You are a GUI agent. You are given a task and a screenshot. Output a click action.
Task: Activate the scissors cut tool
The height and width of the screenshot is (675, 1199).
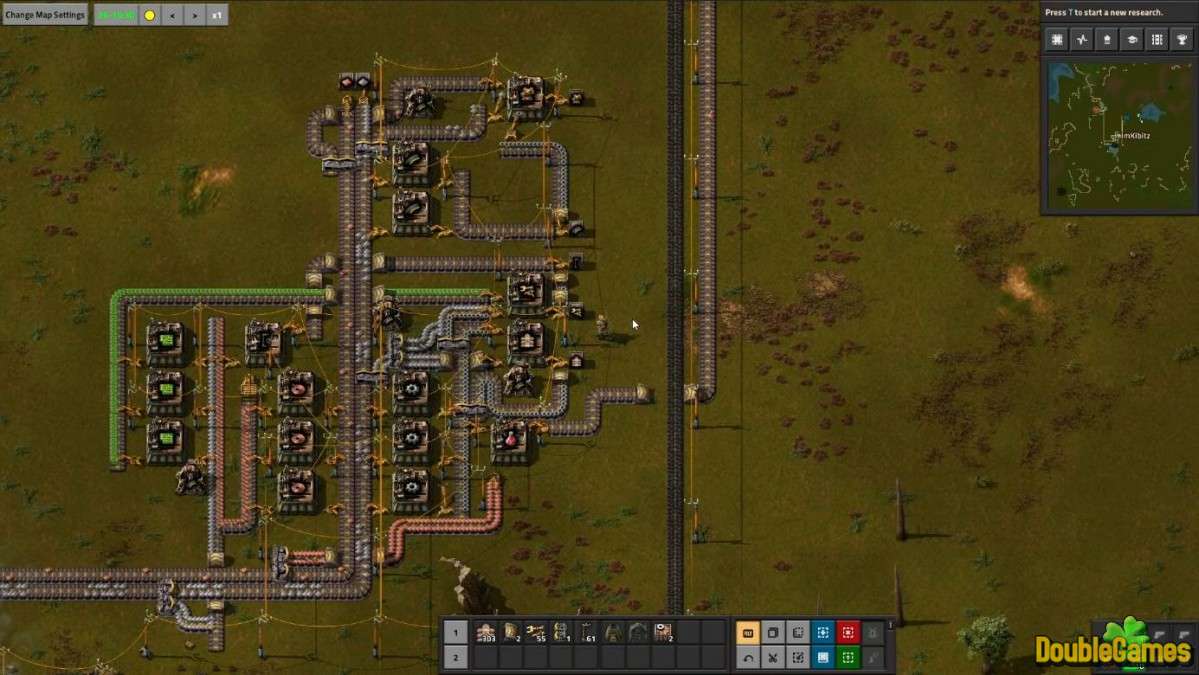point(773,657)
